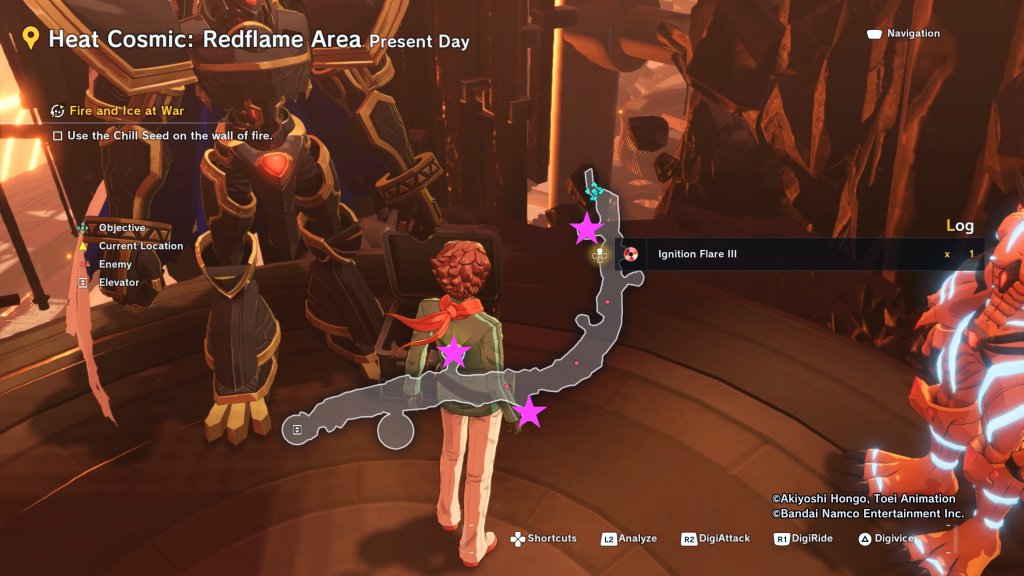Tick the Chill Seed objective checkbox
This screenshot has width=1024, height=576.
(58, 135)
